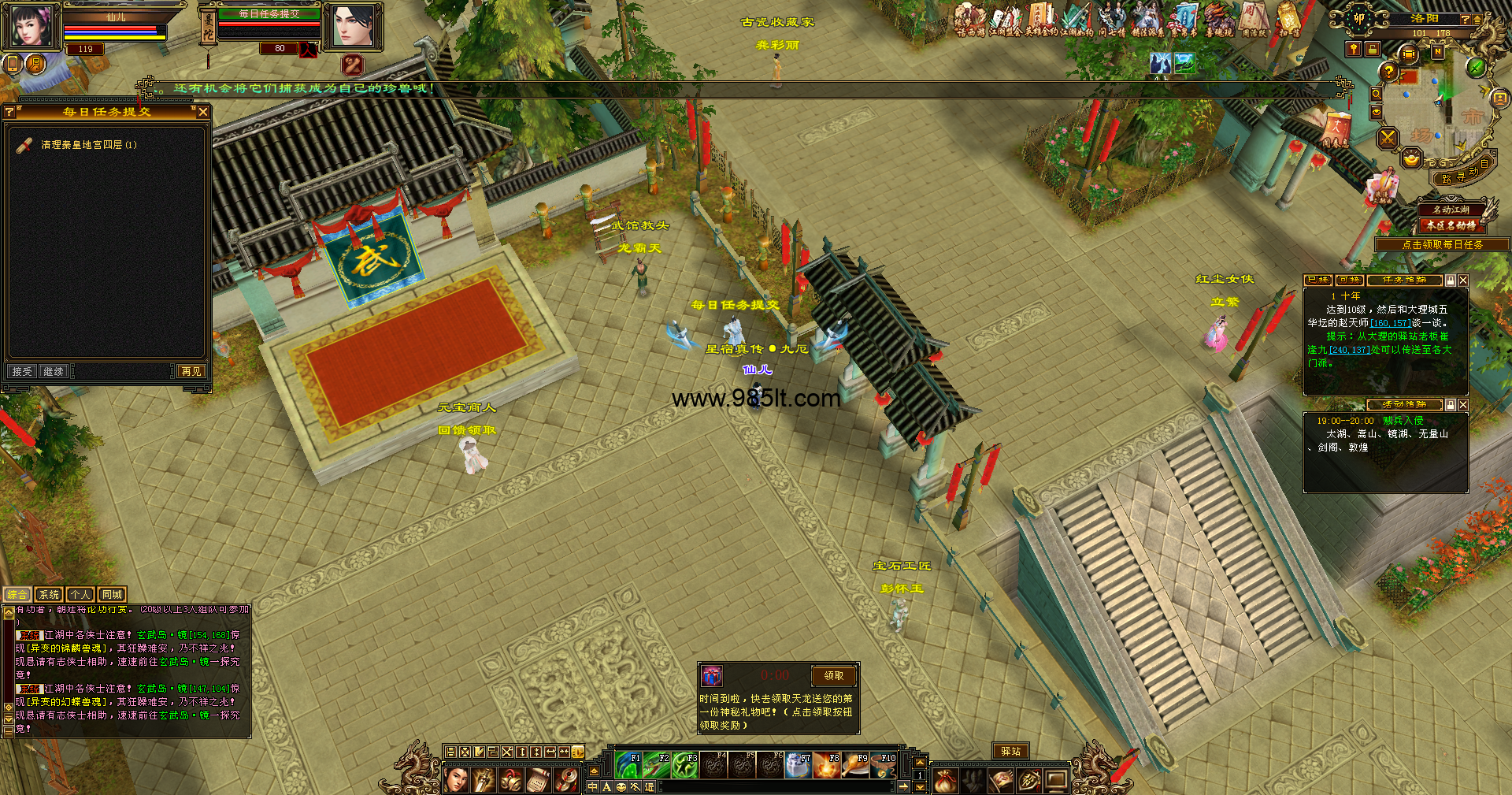Open the crossed swords minimap button
1512x795 pixels.
1388,139
